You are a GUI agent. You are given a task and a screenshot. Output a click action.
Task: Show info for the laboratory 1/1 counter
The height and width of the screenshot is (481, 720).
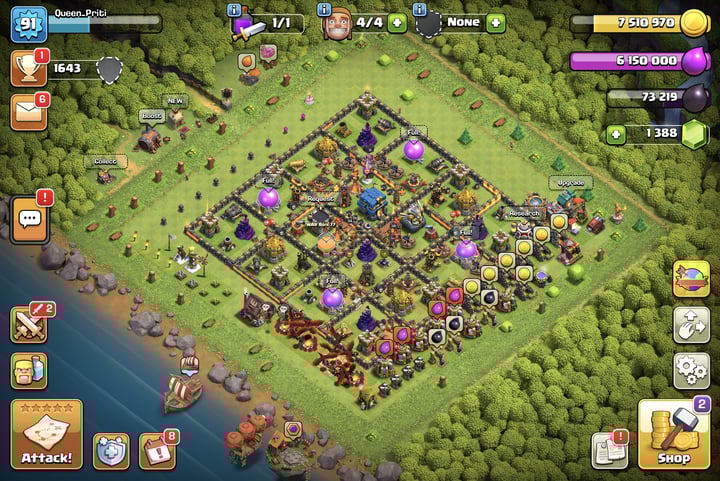click(235, 9)
